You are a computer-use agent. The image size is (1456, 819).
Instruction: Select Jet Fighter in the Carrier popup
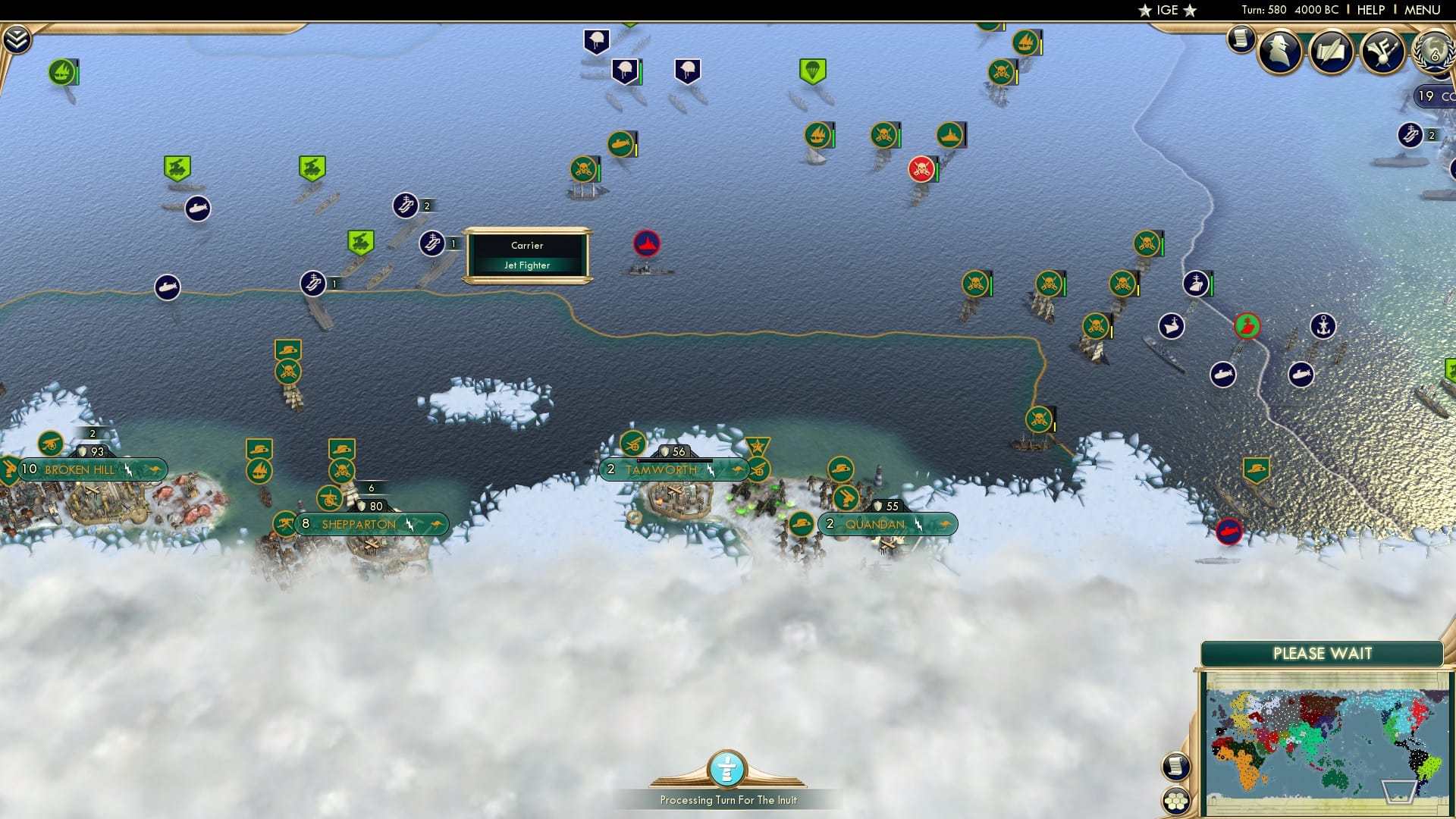[528, 265]
